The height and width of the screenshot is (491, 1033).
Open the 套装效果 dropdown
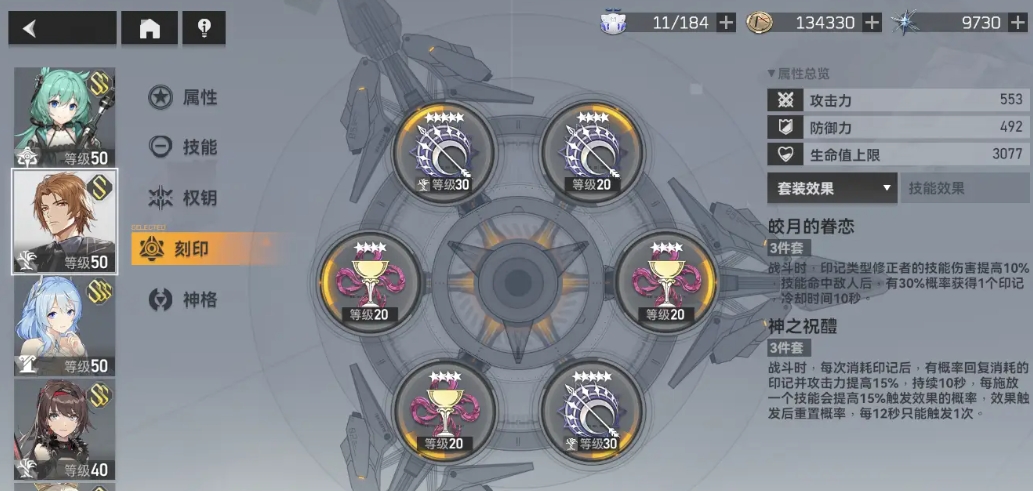click(832, 188)
